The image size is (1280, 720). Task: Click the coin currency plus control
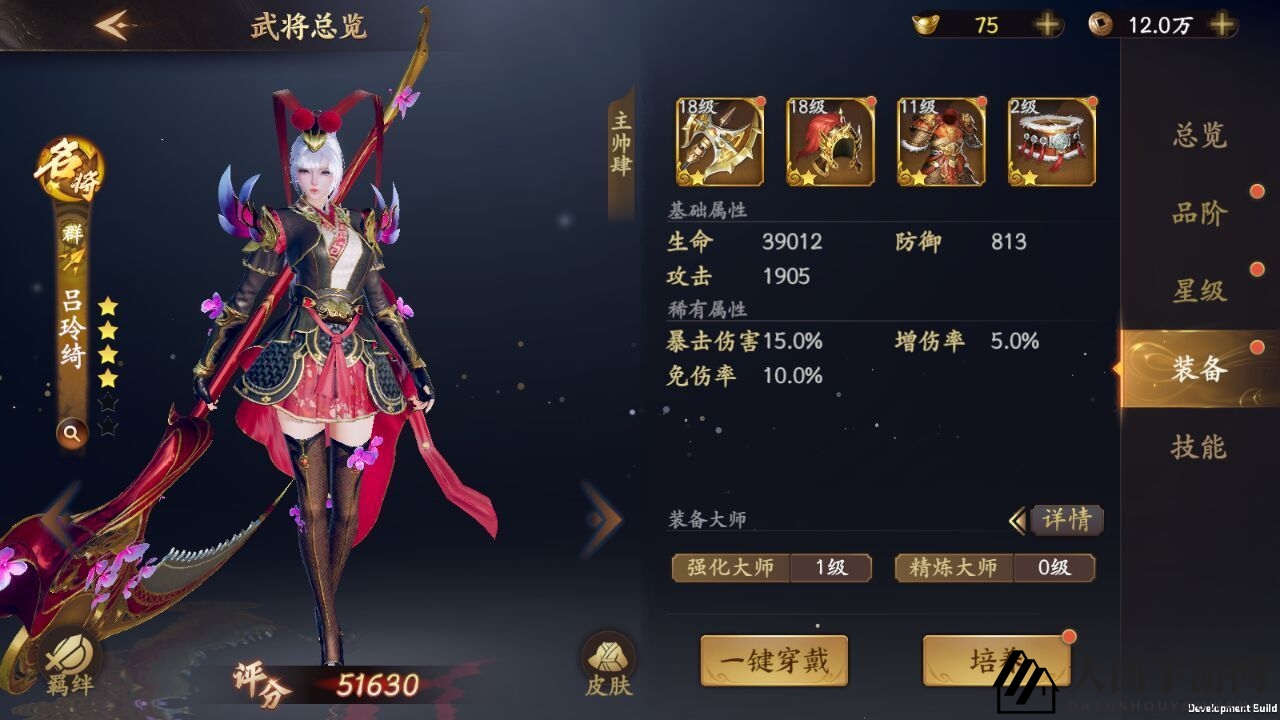(1221, 22)
